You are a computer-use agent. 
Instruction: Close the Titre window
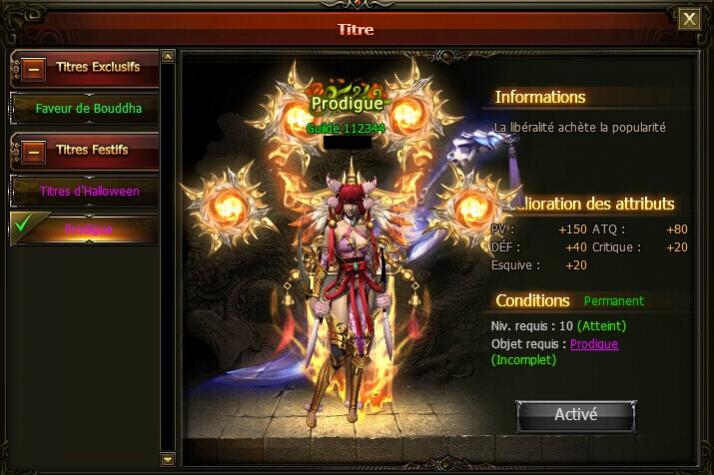pos(689,19)
